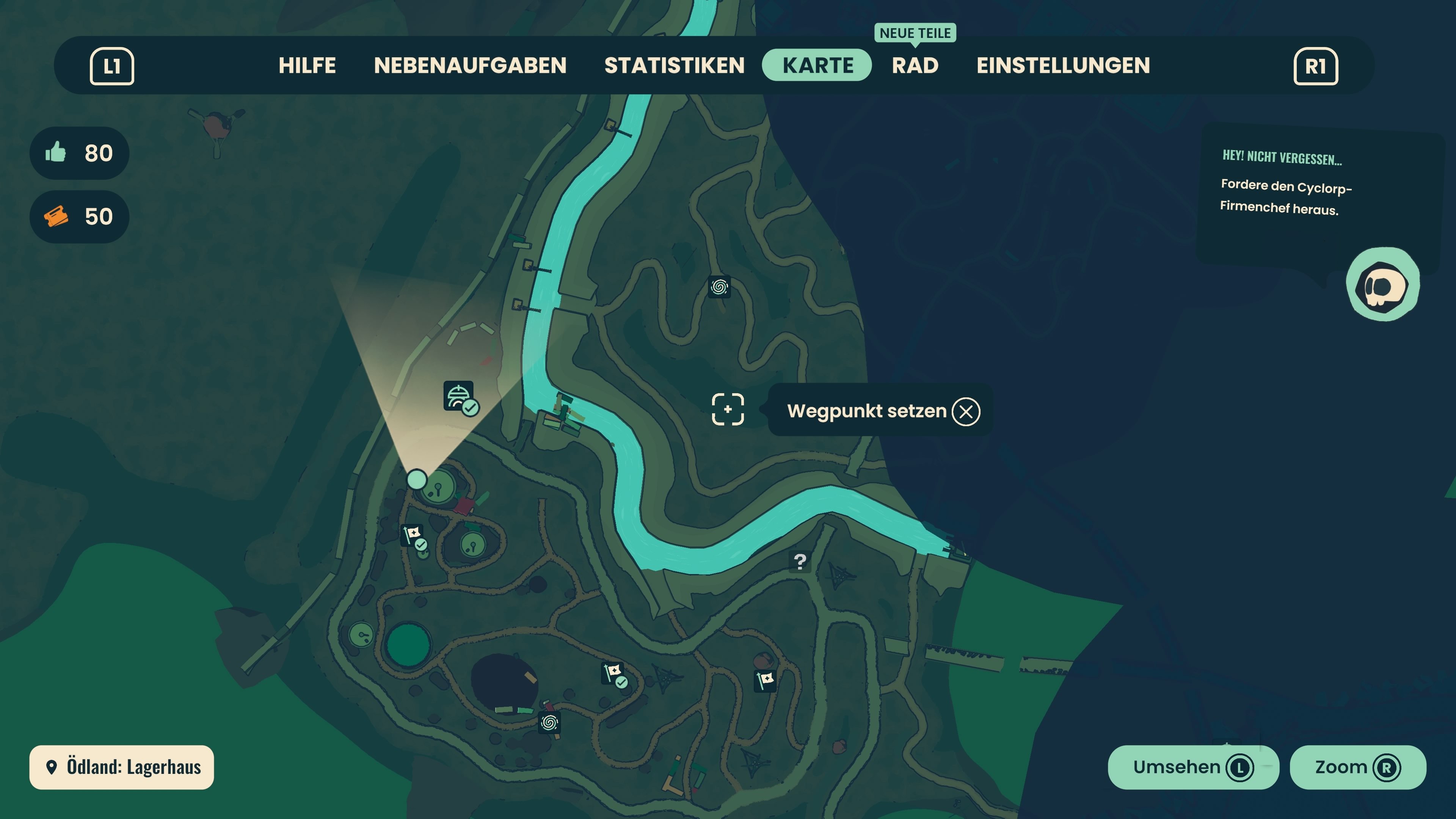Select the EINSTELLUNGEN menu item

pos(1063,65)
